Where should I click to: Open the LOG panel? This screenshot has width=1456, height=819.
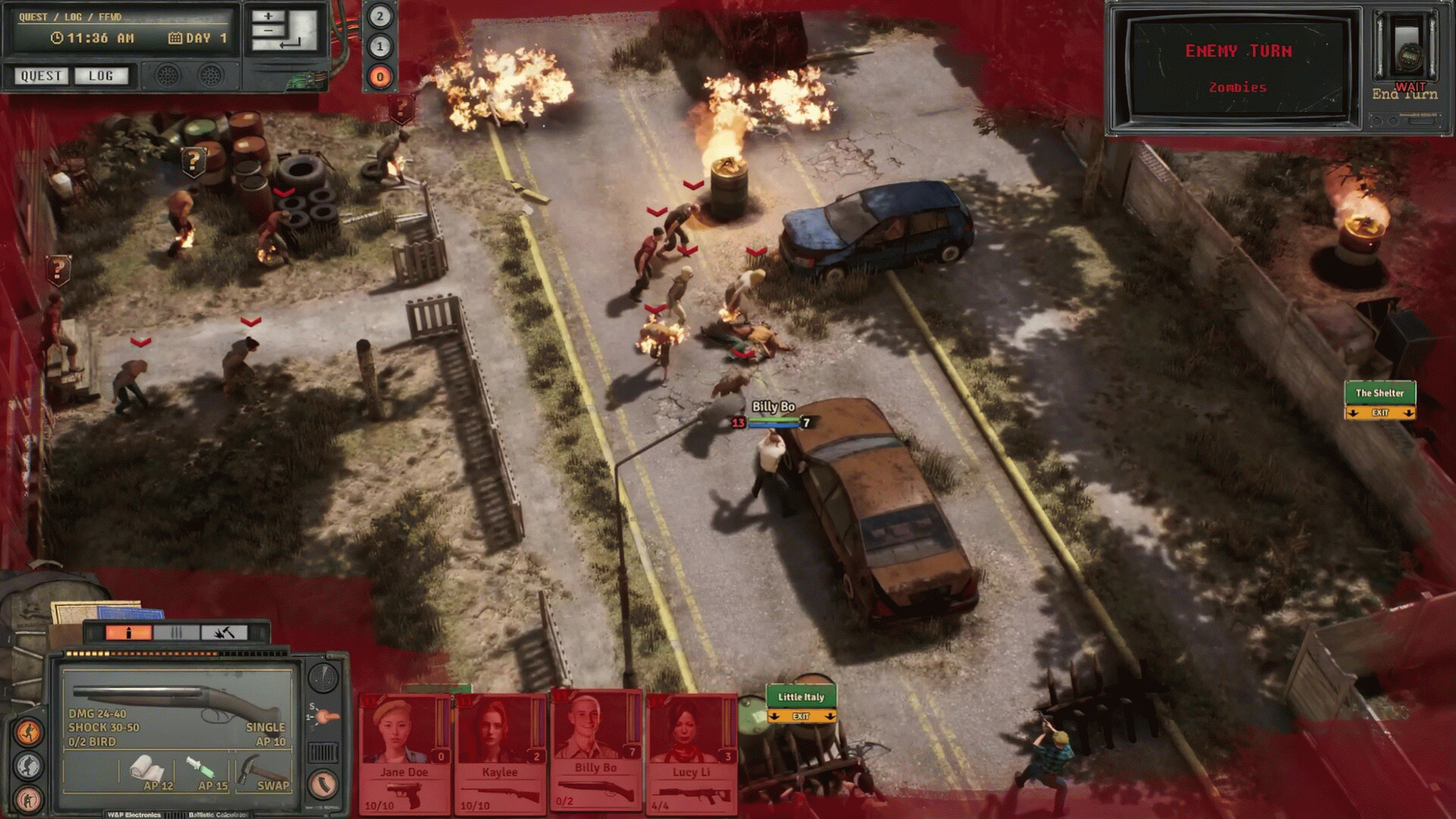(101, 76)
